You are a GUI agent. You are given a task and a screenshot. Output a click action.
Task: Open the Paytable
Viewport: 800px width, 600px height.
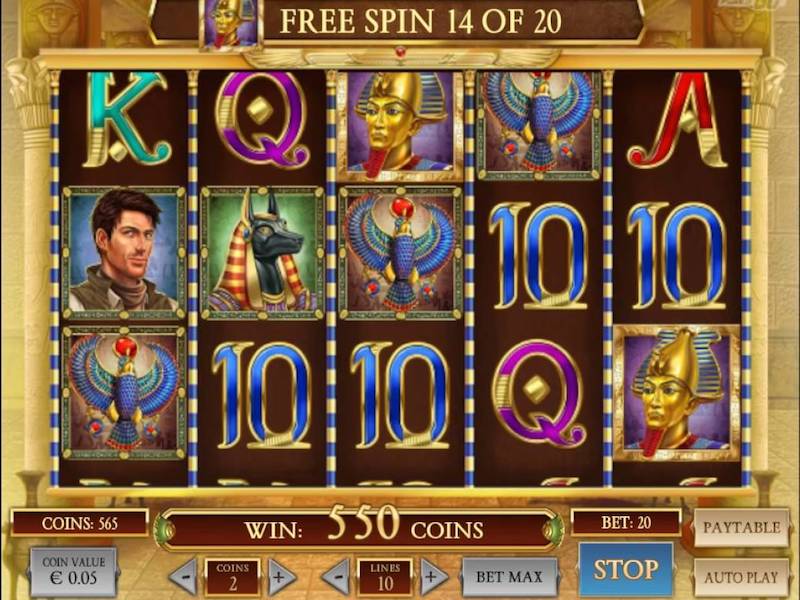point(741,527)
